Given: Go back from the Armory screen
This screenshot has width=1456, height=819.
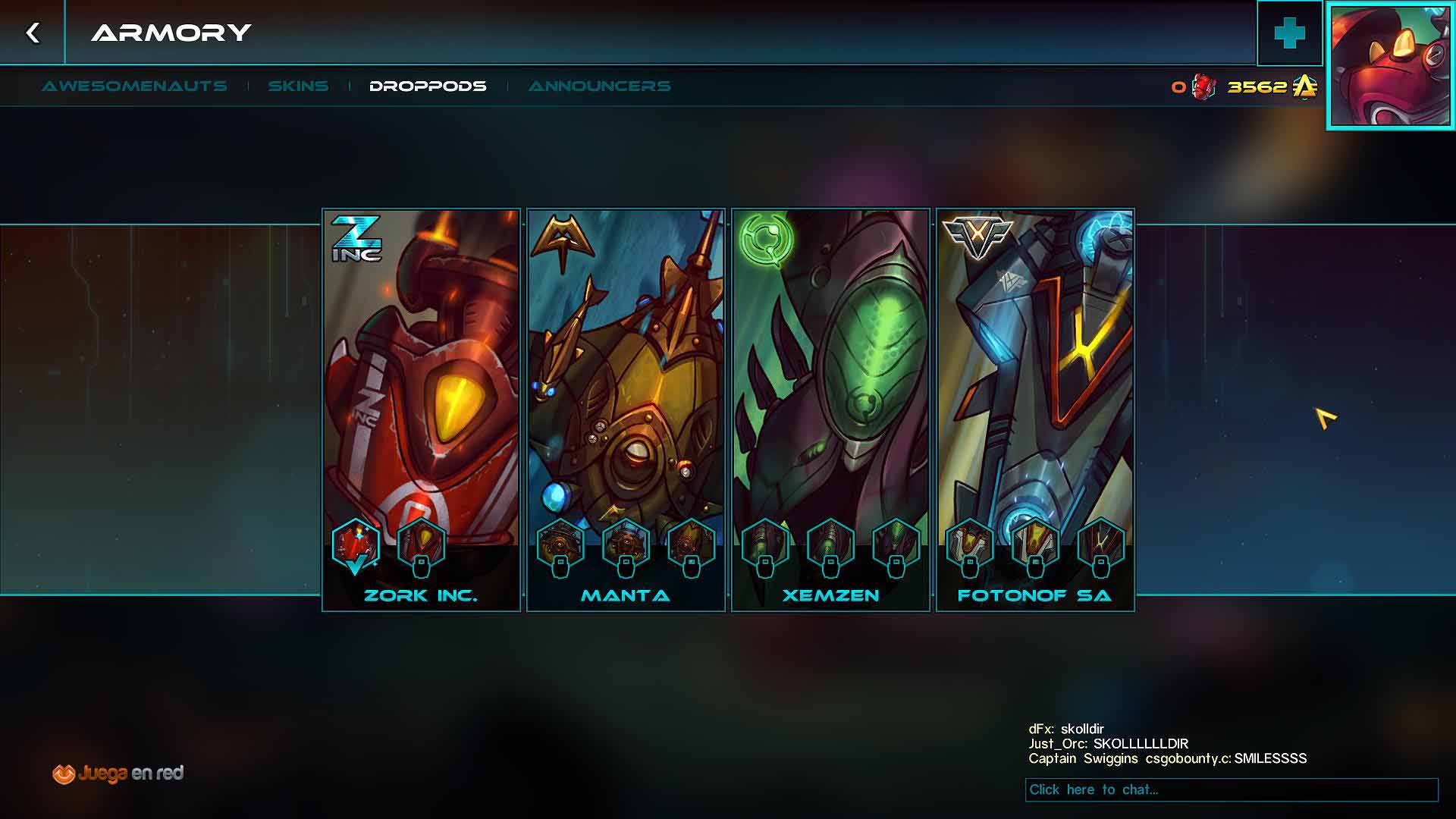Looking at the screenshot, I should [x=33, y=33].
